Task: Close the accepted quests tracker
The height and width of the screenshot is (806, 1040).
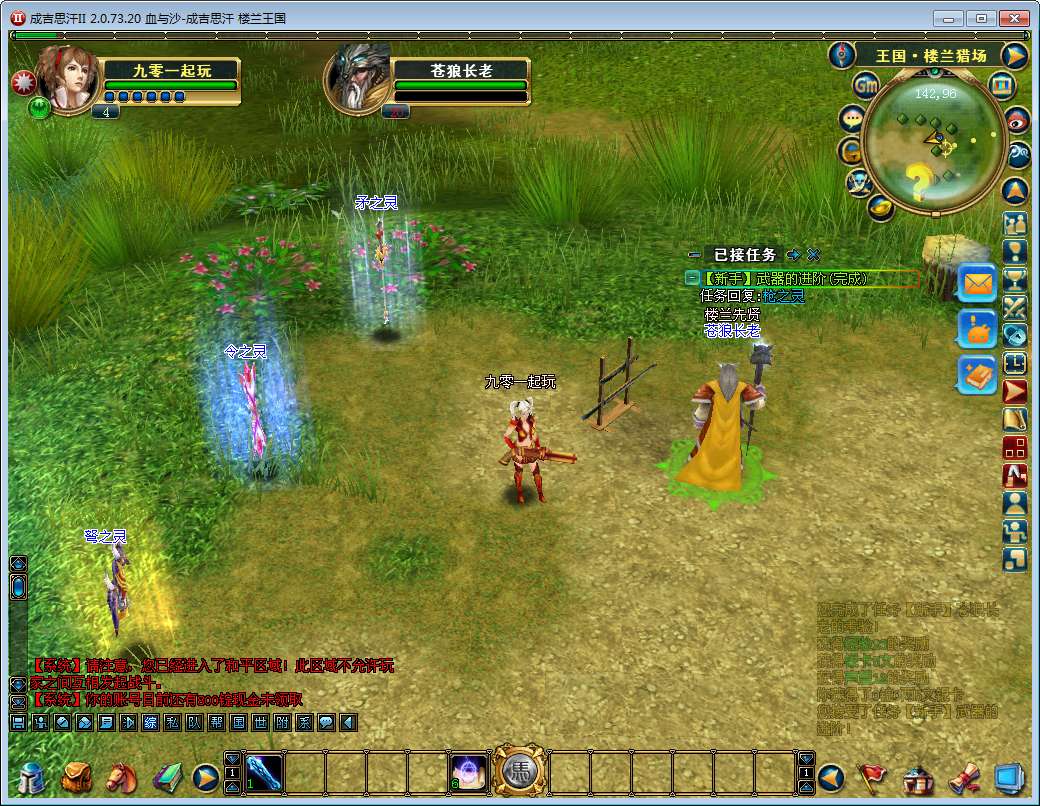Action: coord(814,255)
